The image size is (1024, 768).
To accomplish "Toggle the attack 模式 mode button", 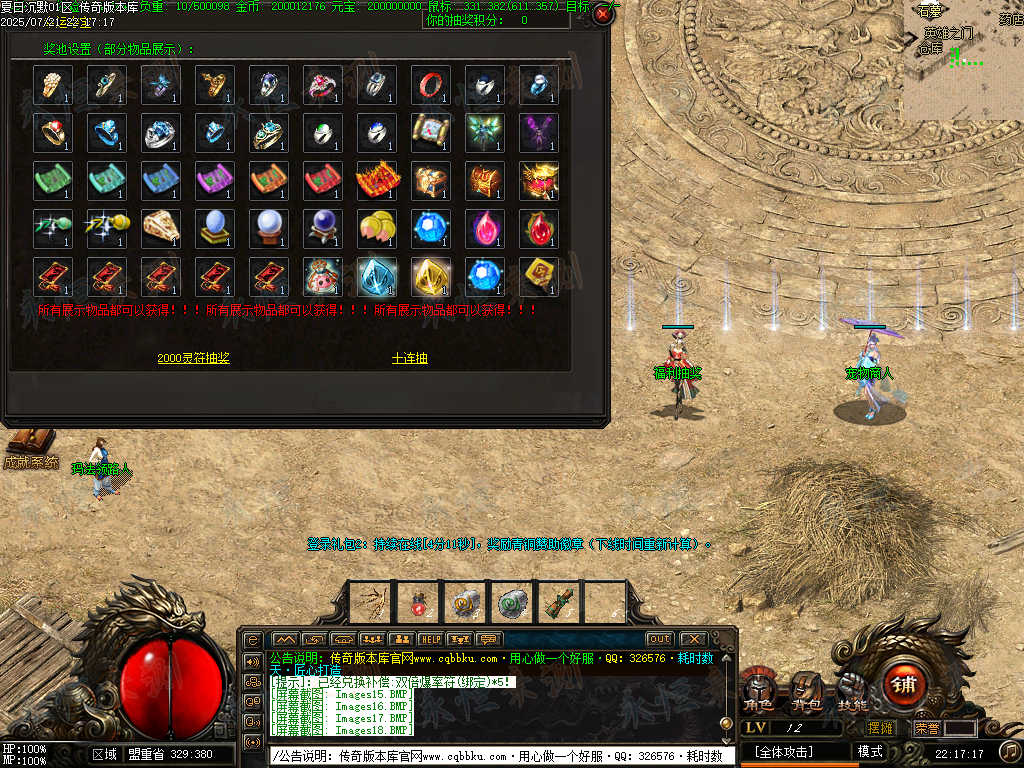I will [870, 751].
